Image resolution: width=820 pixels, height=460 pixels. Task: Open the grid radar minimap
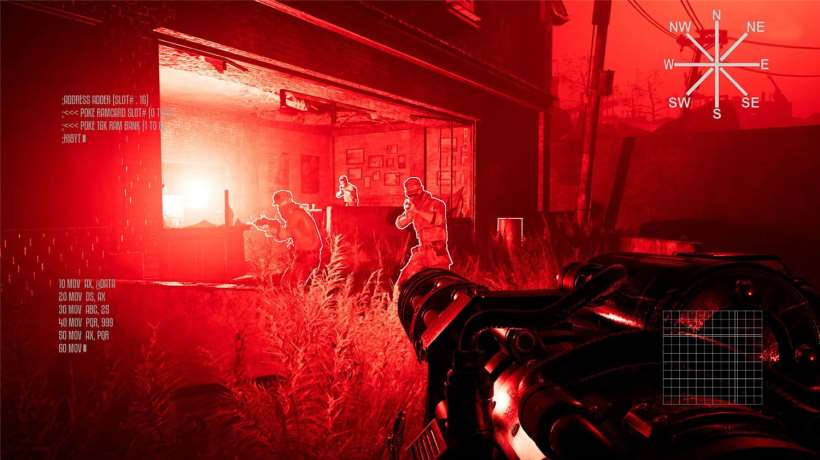713,357
